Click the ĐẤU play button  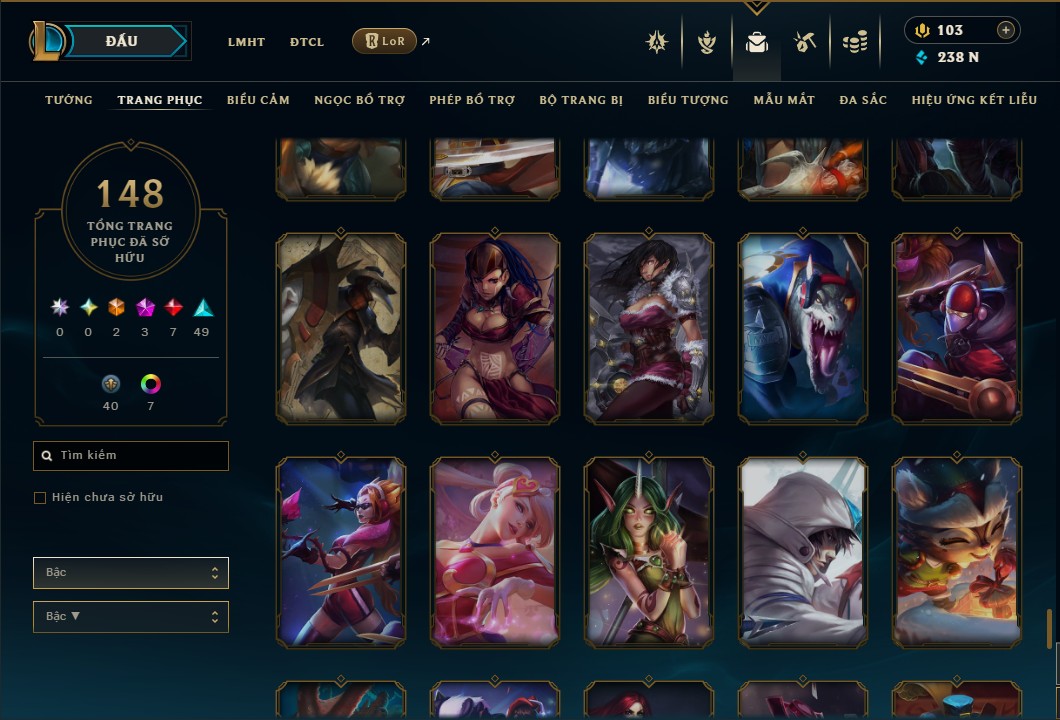(x=122, y=41)
